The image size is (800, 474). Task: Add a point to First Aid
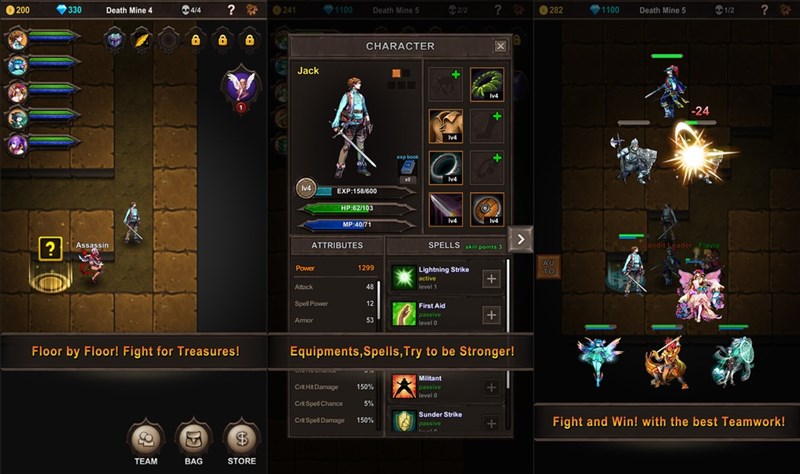point(491,315)
